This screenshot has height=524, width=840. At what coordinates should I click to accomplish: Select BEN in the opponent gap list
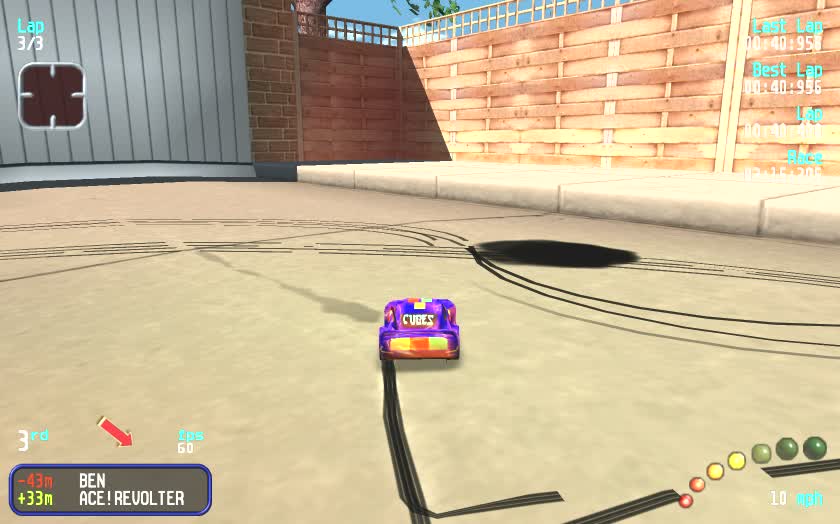[x=92, y=481]
